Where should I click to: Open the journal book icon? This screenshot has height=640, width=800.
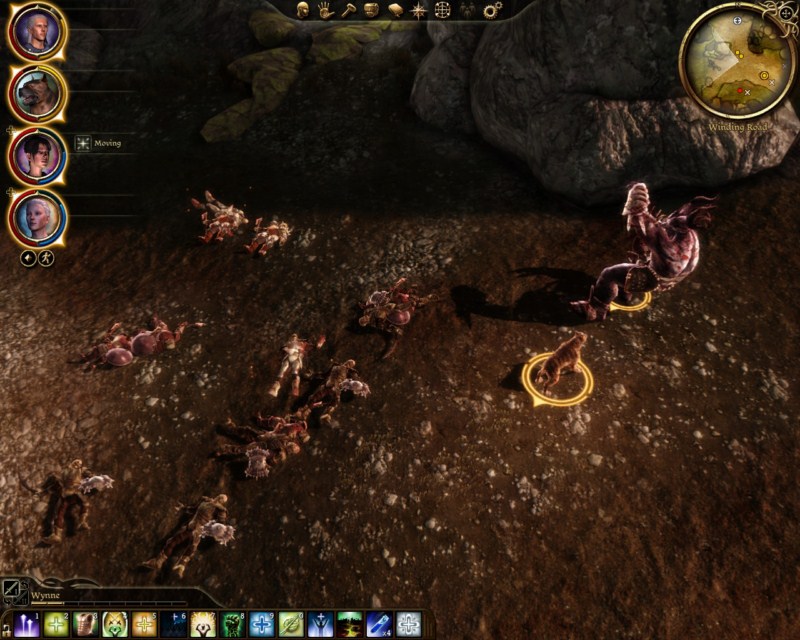(395, 10)
